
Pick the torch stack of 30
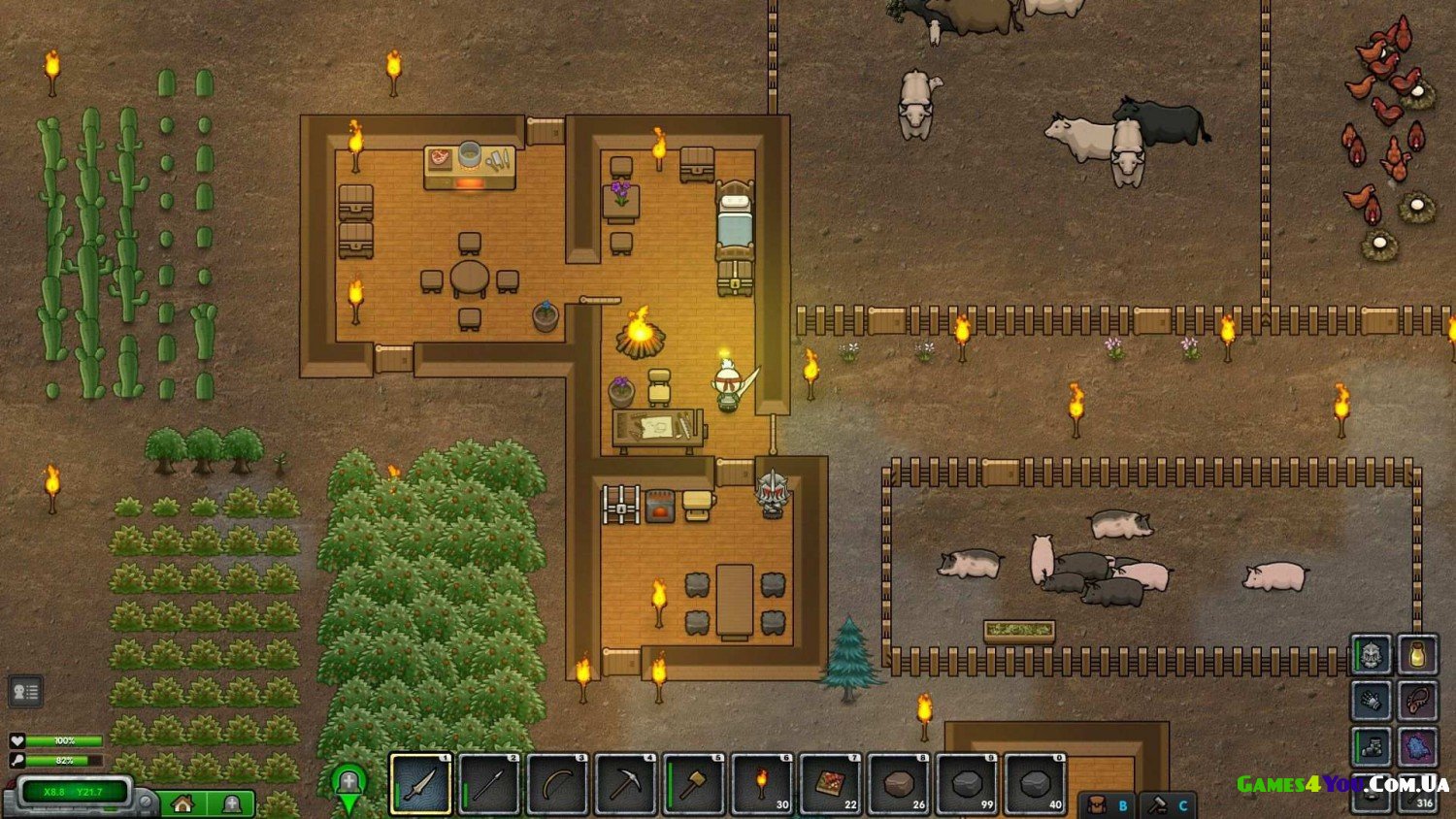[762, 783]
